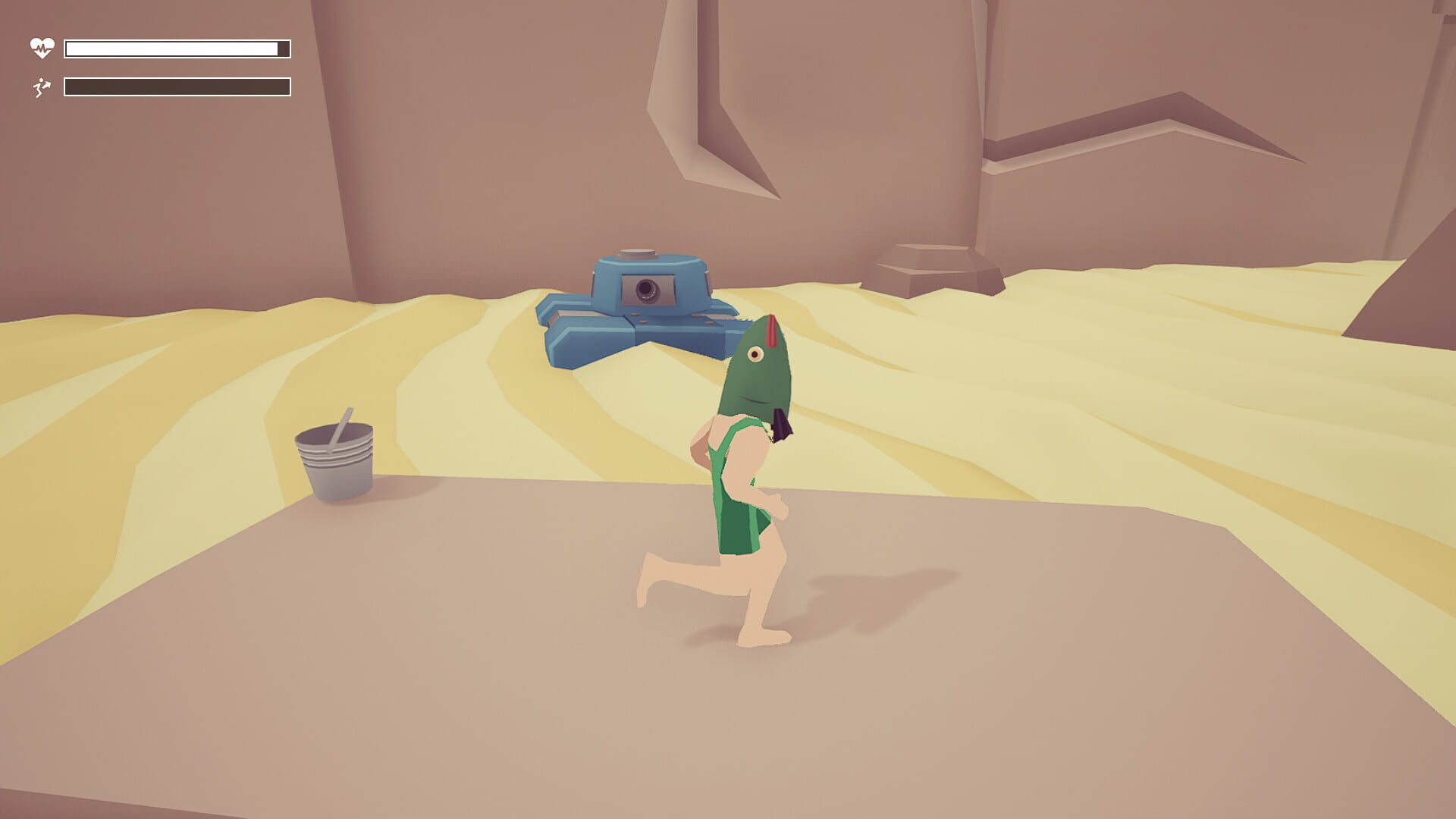This screenshot has width=1456, height=819.
Task: Click the empty stamina bar
Action: pyautogui.click(x=178, y=86)
